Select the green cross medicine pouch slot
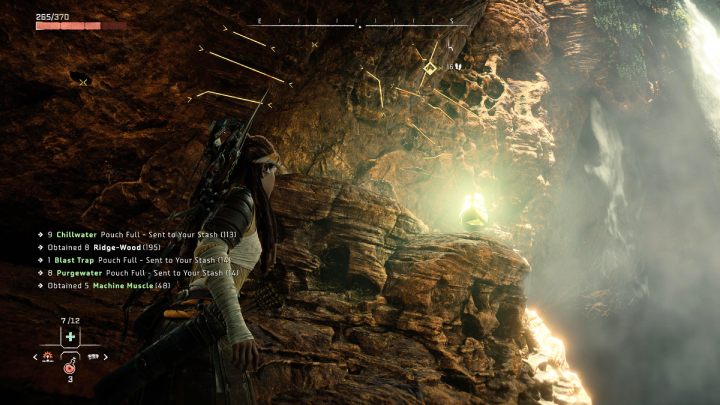The height and width of the screenshot is (405, 720). click(x=70, y=337)
